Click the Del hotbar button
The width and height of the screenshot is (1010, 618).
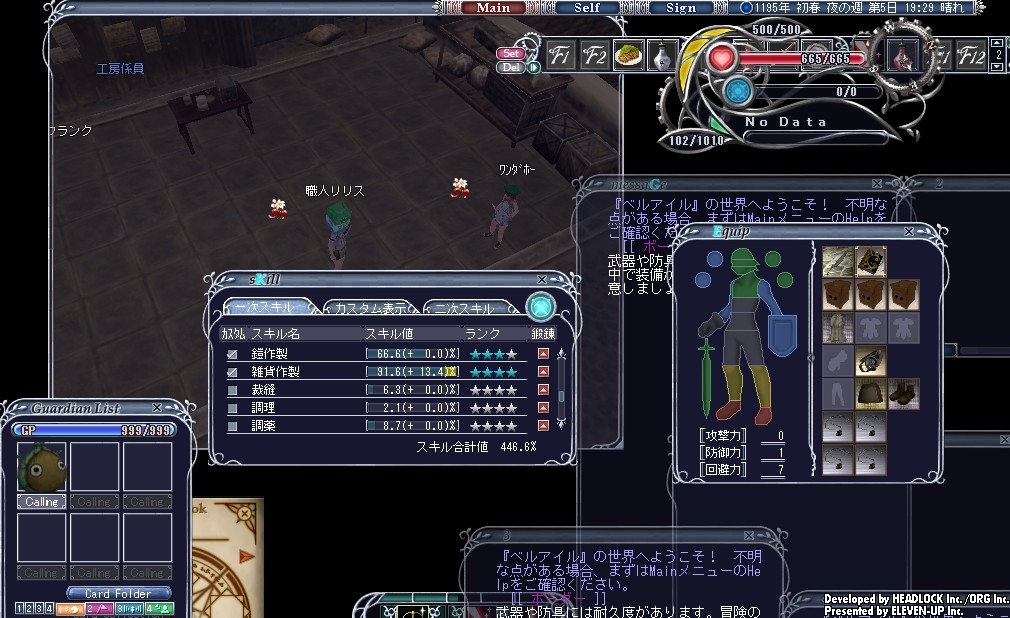(511, 67)
